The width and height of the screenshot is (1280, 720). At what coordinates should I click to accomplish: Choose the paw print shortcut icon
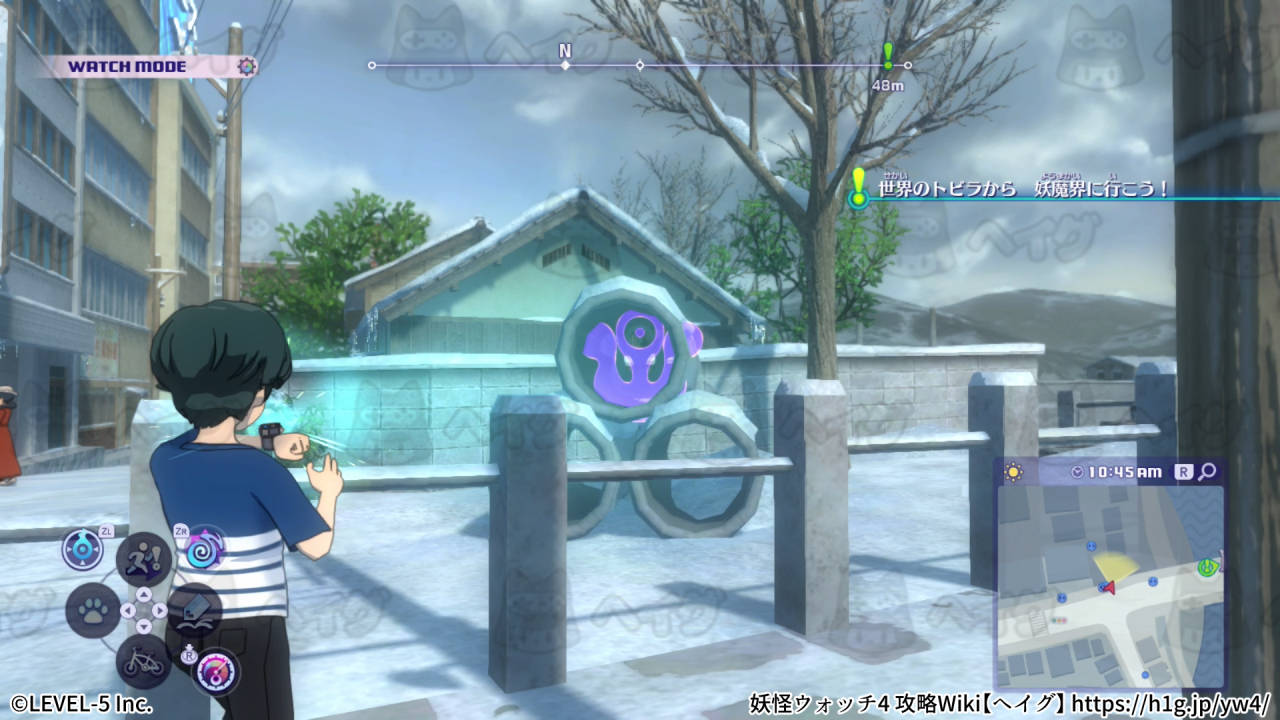(93, 610)
